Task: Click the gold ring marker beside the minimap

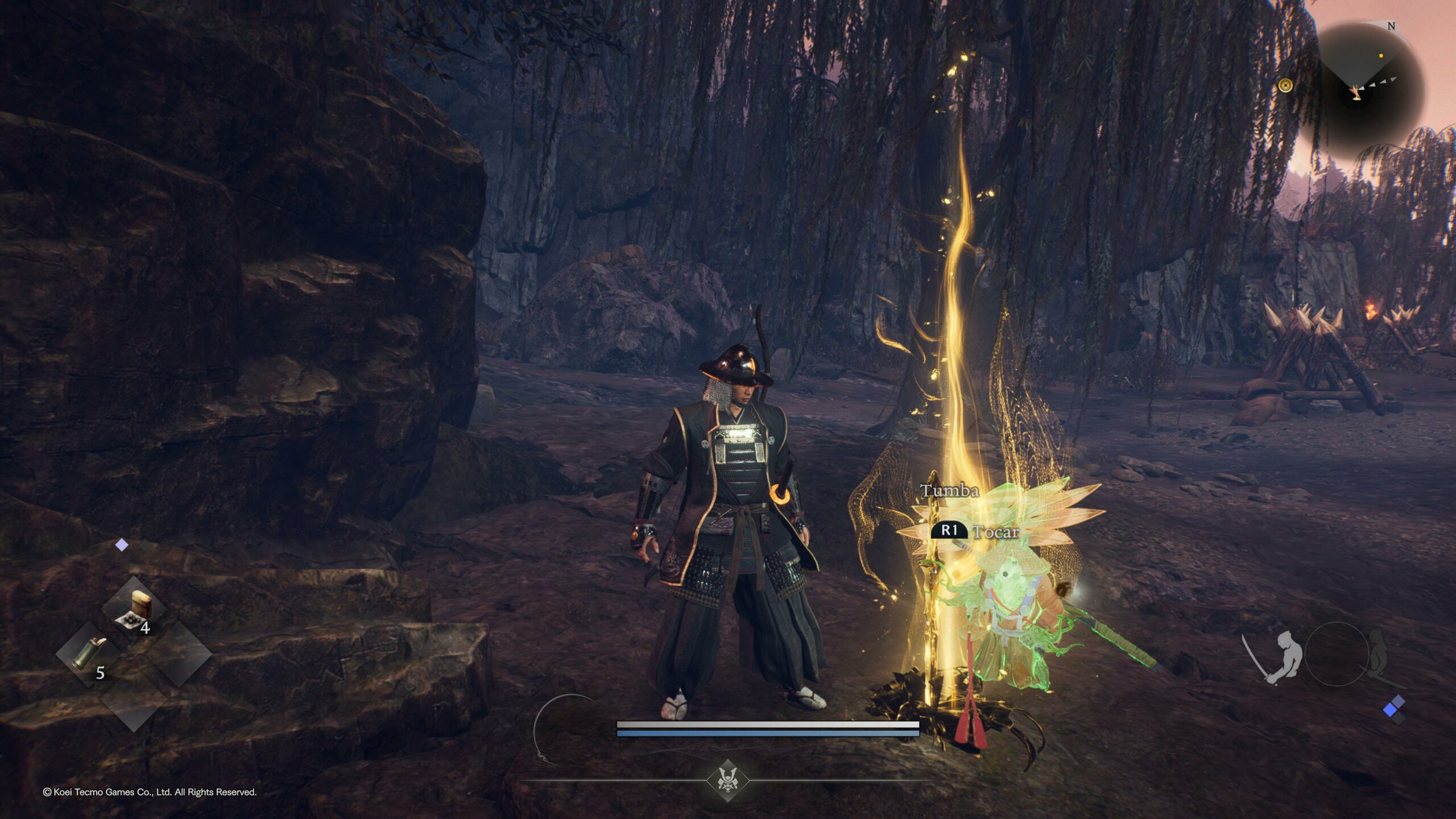Action: point(1285,85)
